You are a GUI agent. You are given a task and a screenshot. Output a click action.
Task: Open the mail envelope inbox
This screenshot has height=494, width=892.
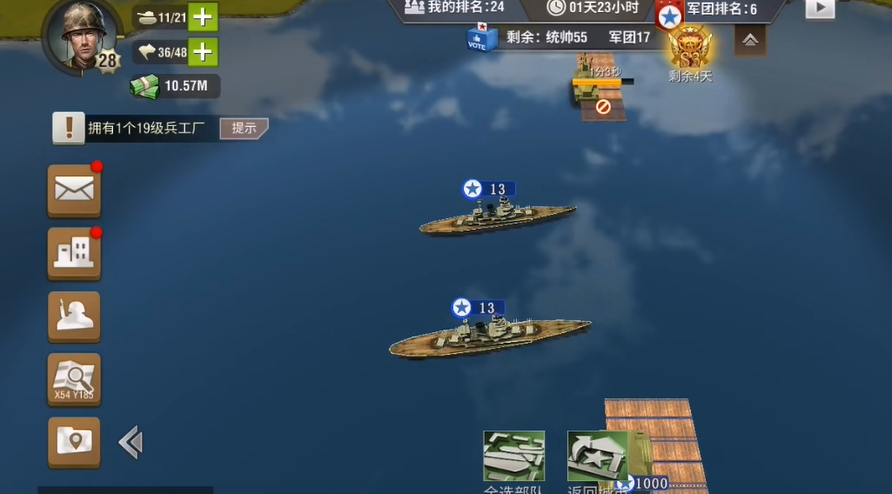coord(74,190)
